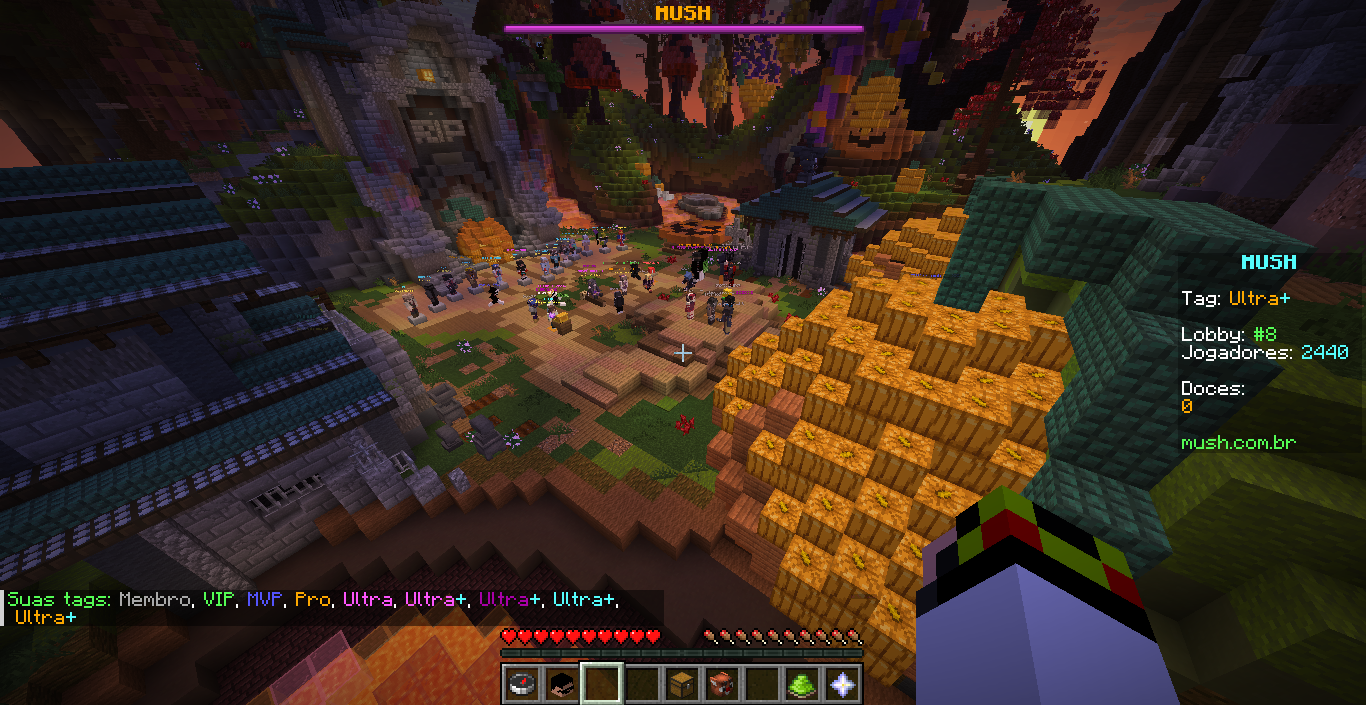Select the nether star hotbar slot
The width and height of the screenshot is (1366, 705).
coord(842,684)
